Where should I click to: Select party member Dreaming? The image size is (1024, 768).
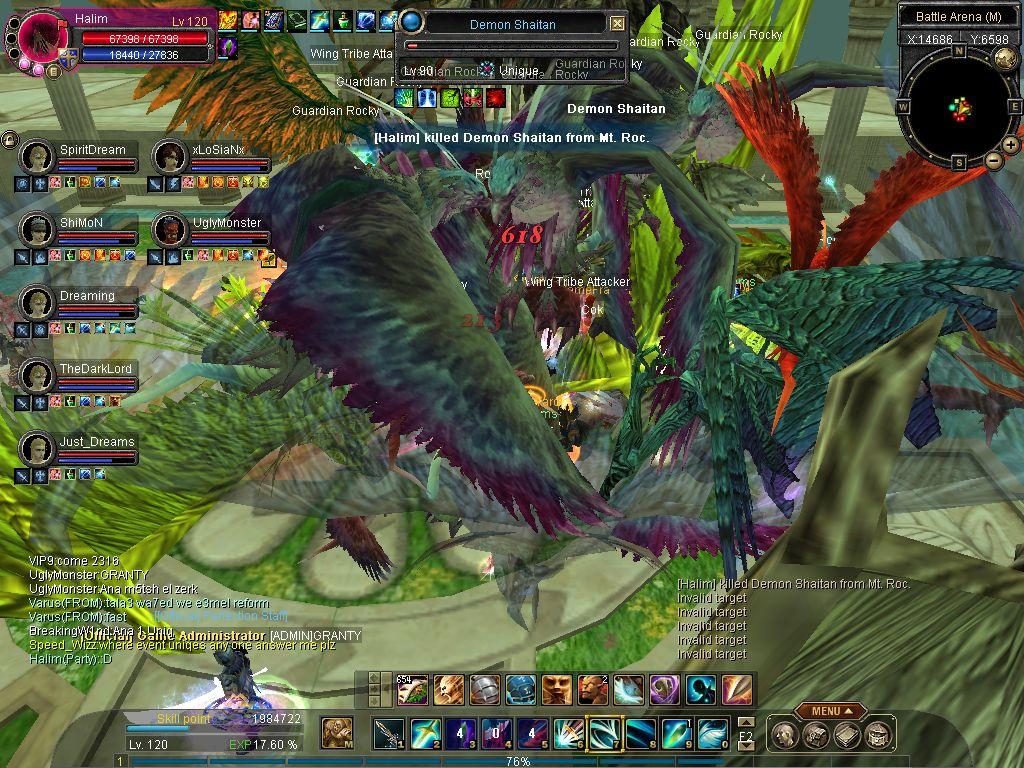coord(37,303)
